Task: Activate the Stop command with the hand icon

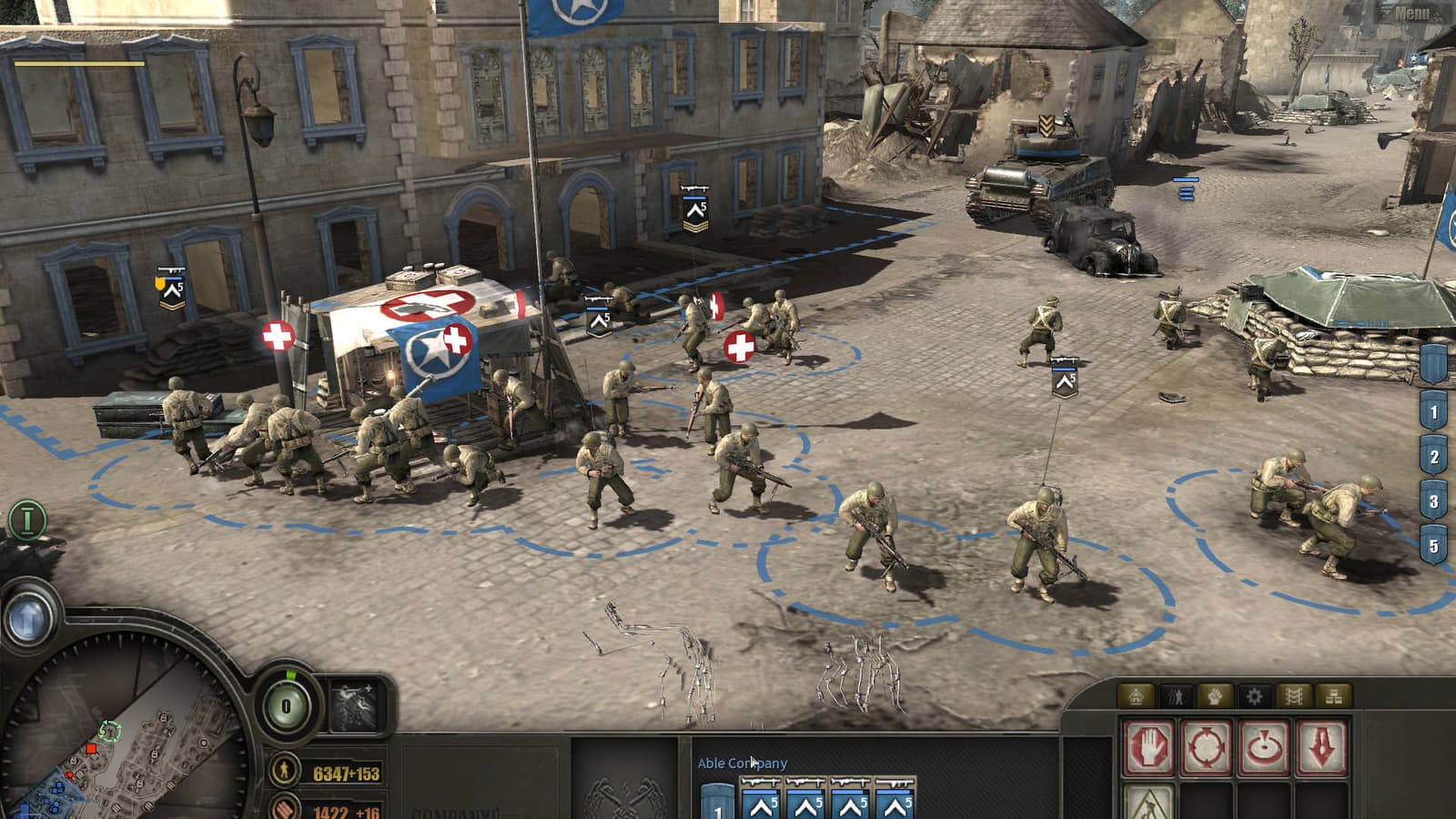Action: (x=1151, y=746)
